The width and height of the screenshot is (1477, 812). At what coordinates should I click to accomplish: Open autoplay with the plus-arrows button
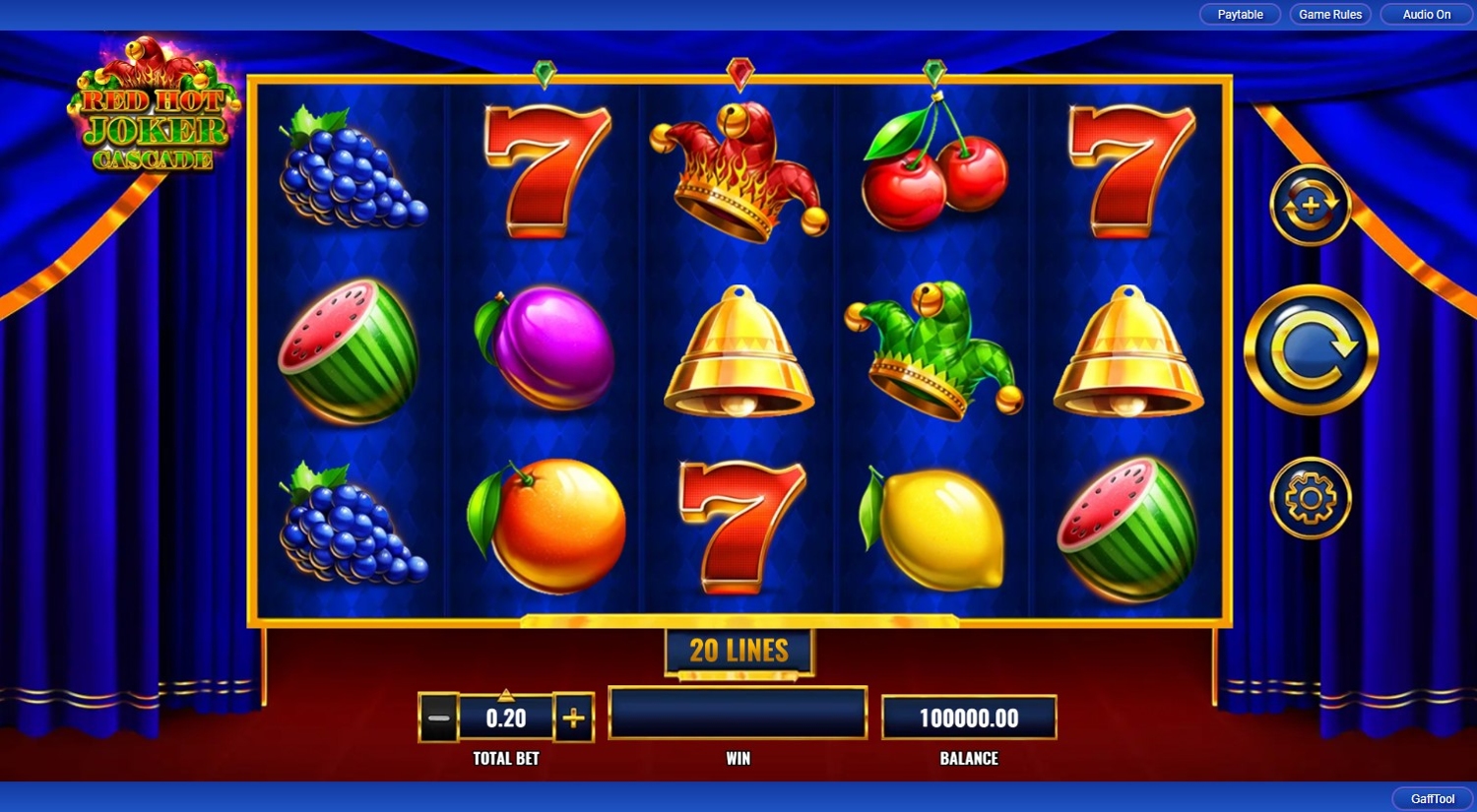tap(1310, 206)
